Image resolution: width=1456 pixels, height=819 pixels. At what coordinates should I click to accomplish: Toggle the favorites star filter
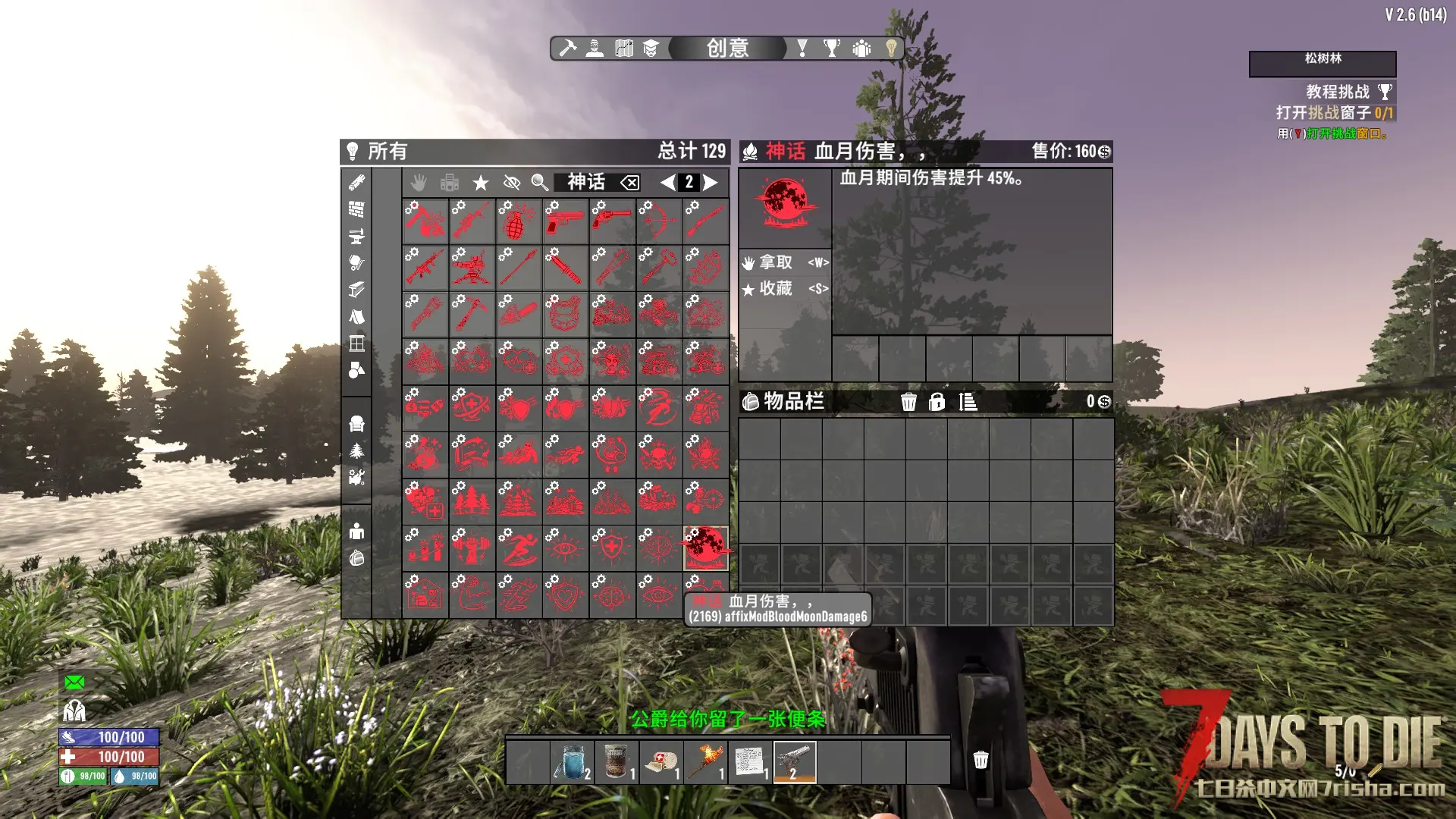481,183
